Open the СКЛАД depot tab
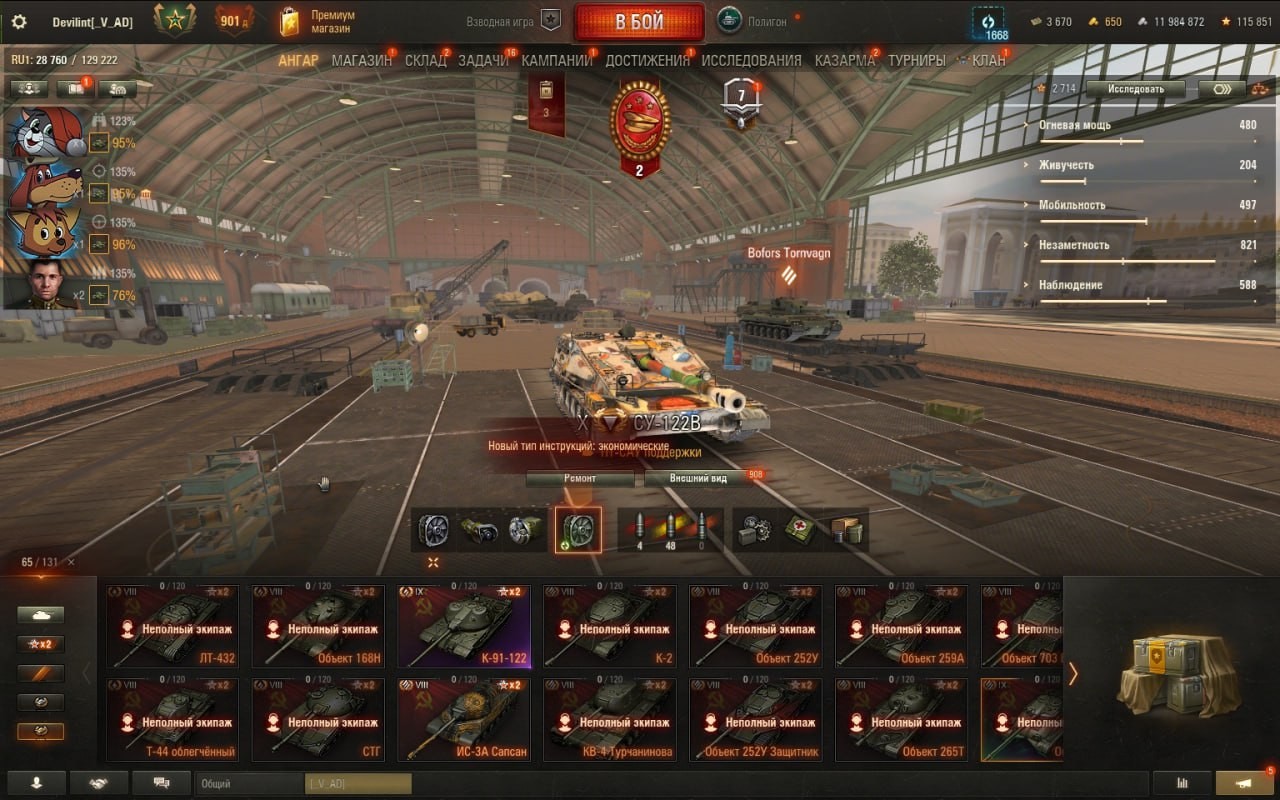This screenshot has height=800, width=1280. coord(425,60)
